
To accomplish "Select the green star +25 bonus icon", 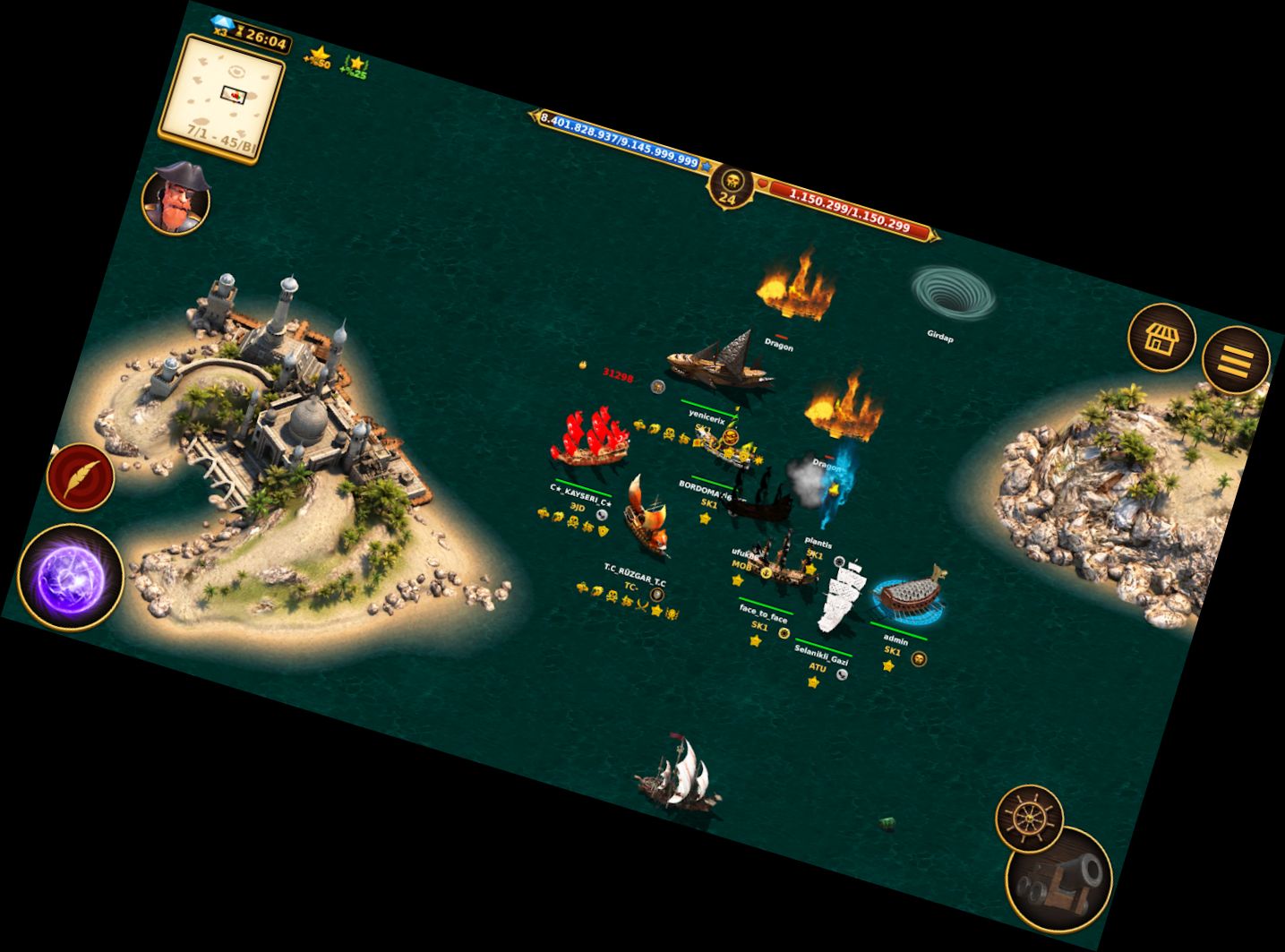I will tap(356, 66).
